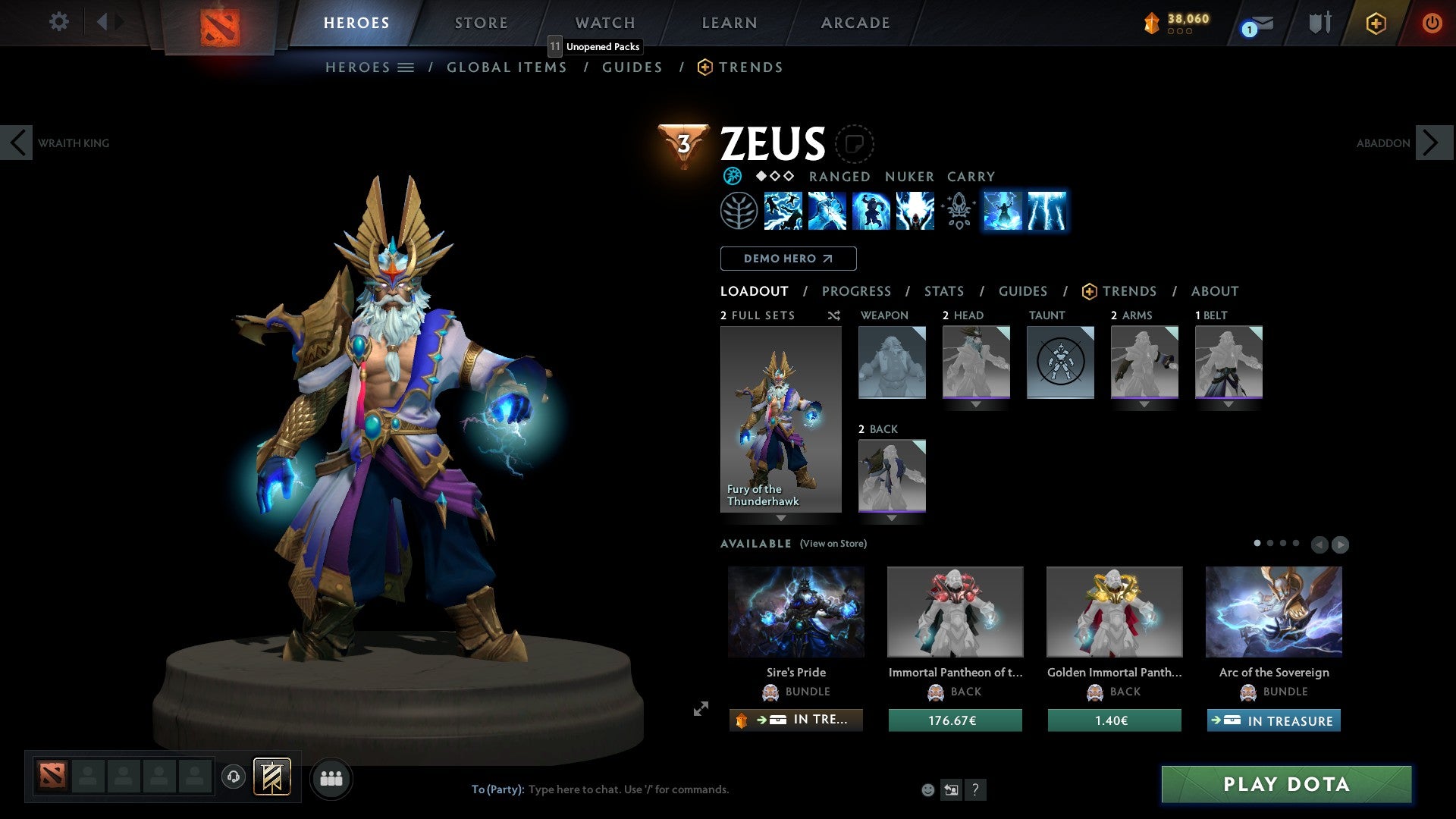Screen dimensions: 1456x819
Task: Open the Heroes hamburger menu next to HEROES
Action: point(406,67)
